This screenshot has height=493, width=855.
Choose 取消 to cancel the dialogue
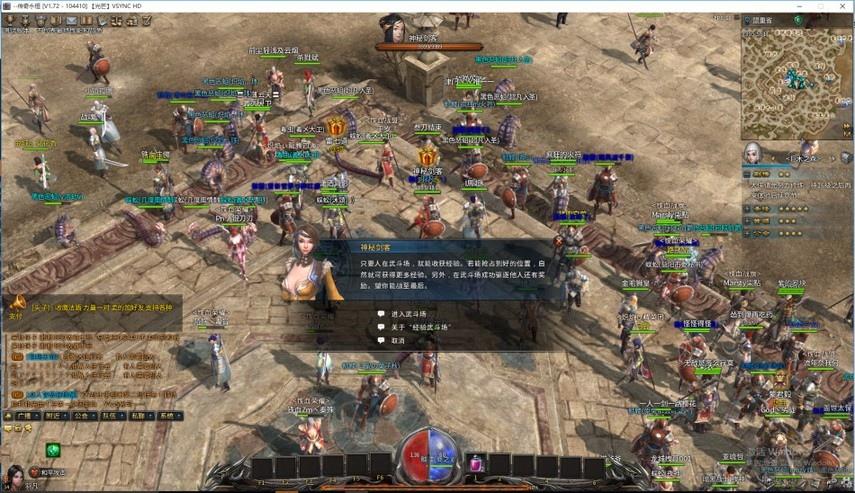pyautogui.click(x=398, y=340)
